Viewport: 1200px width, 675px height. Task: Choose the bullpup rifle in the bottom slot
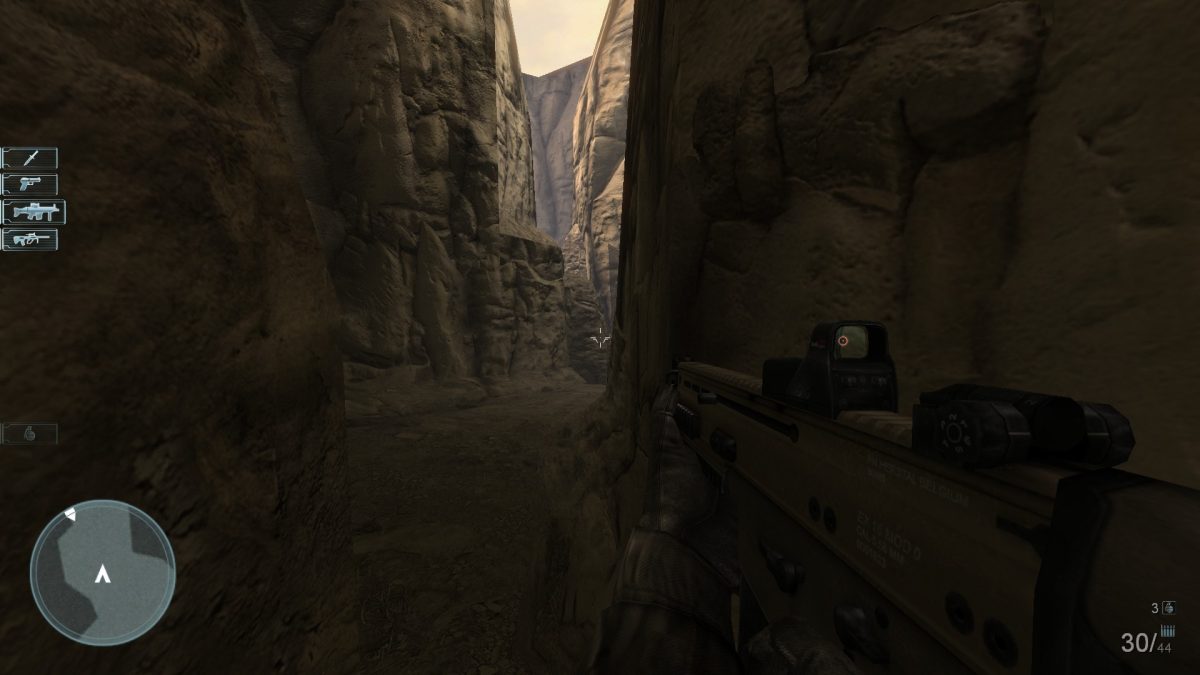(30, 239)
